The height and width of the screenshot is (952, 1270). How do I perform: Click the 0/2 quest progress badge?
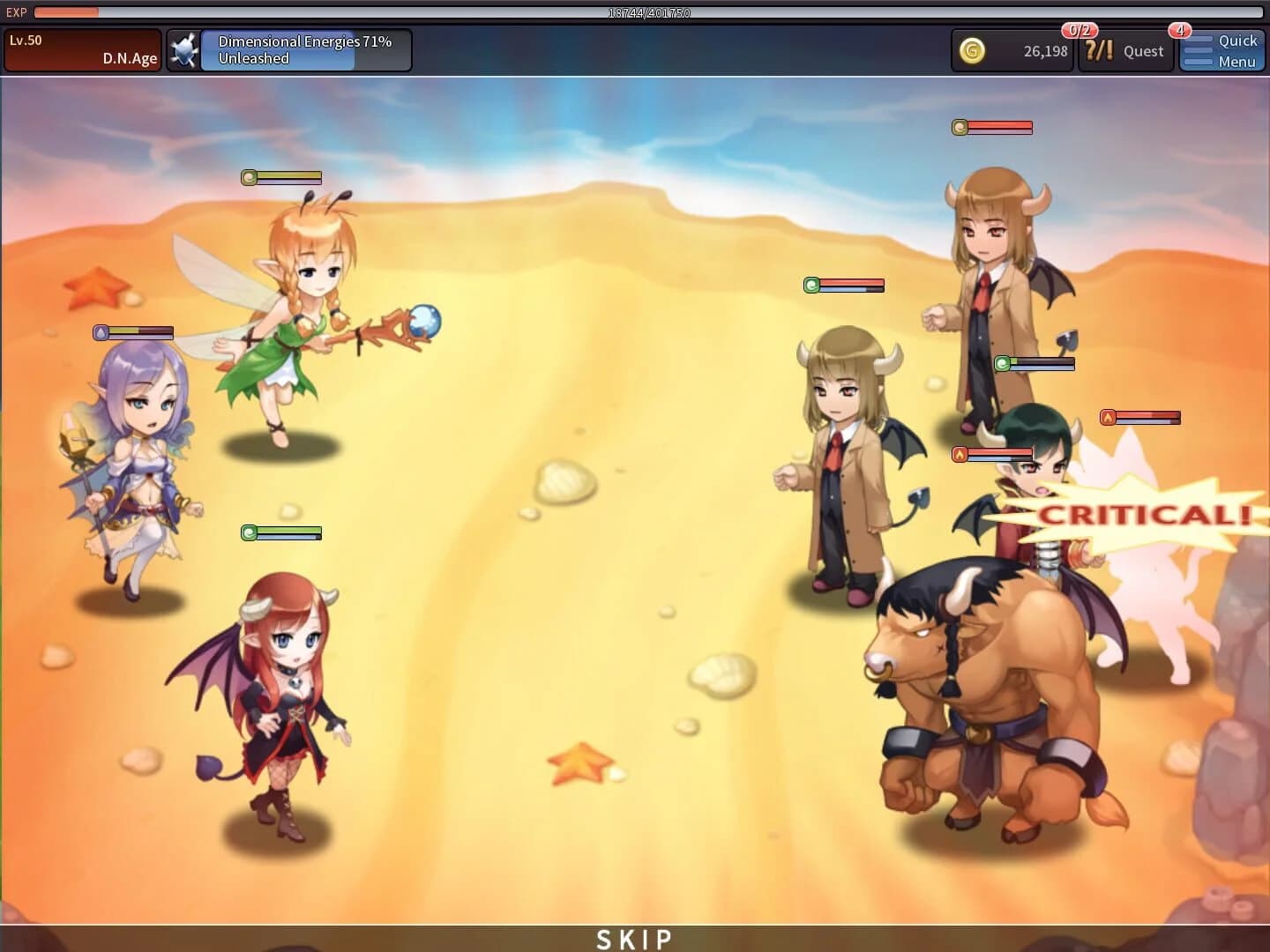[x=1078, y=27]
